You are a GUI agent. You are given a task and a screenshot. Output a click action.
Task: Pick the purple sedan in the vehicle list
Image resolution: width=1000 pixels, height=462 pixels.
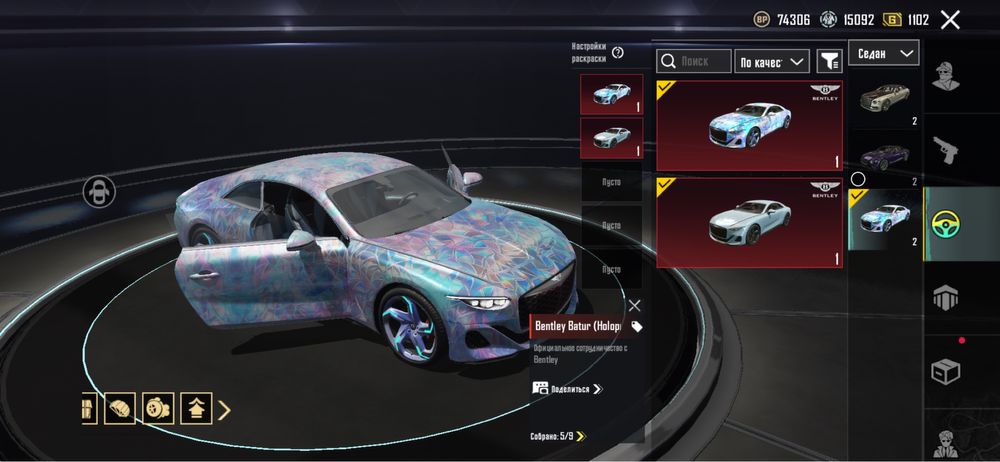885,158
